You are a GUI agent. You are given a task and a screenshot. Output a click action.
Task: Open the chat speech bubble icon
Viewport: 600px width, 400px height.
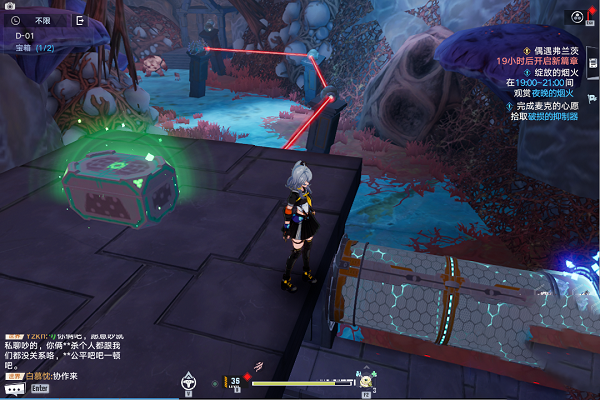[14, 388]
